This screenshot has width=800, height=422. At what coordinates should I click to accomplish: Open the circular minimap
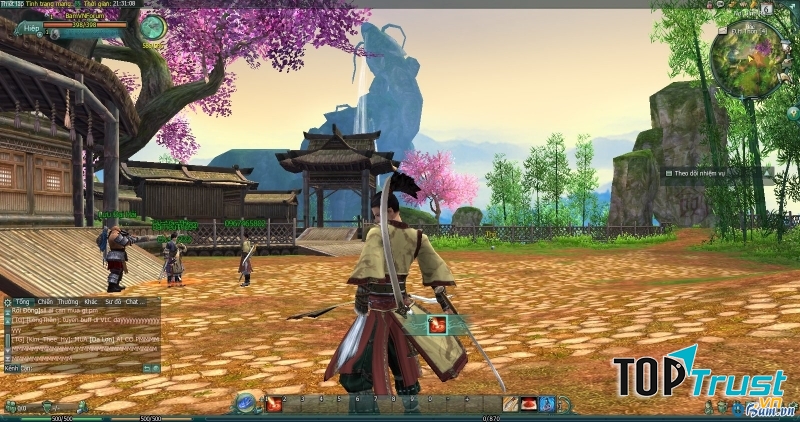click(x=747, y=59)
